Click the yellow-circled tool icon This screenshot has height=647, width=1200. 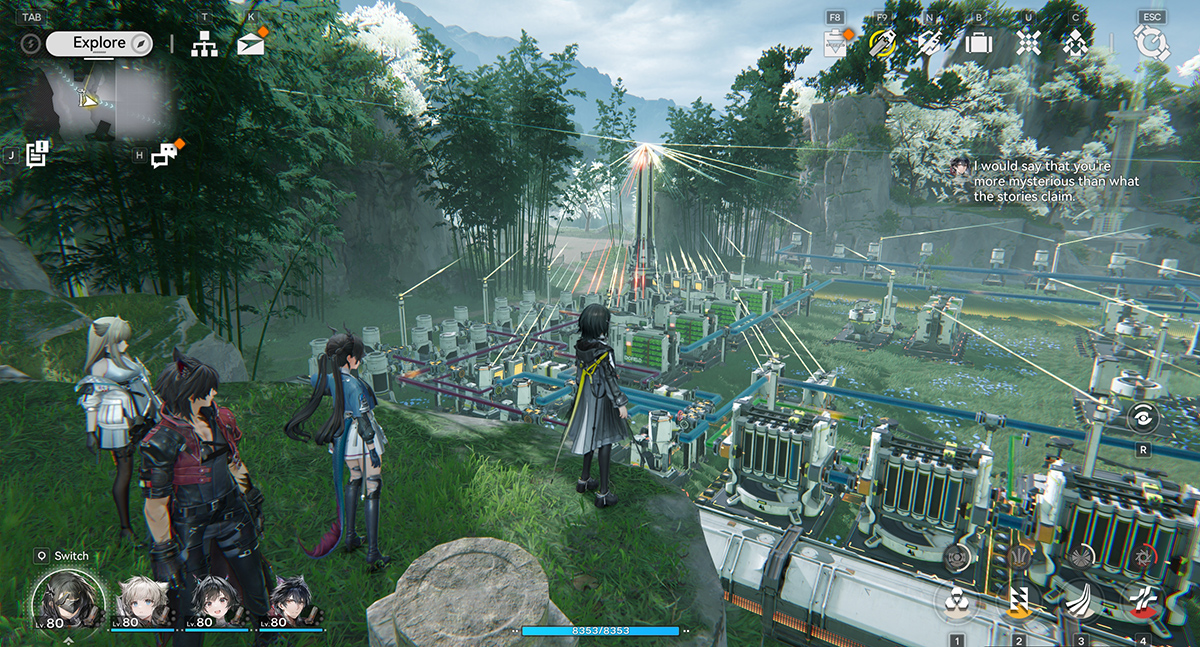click(881, 43)
